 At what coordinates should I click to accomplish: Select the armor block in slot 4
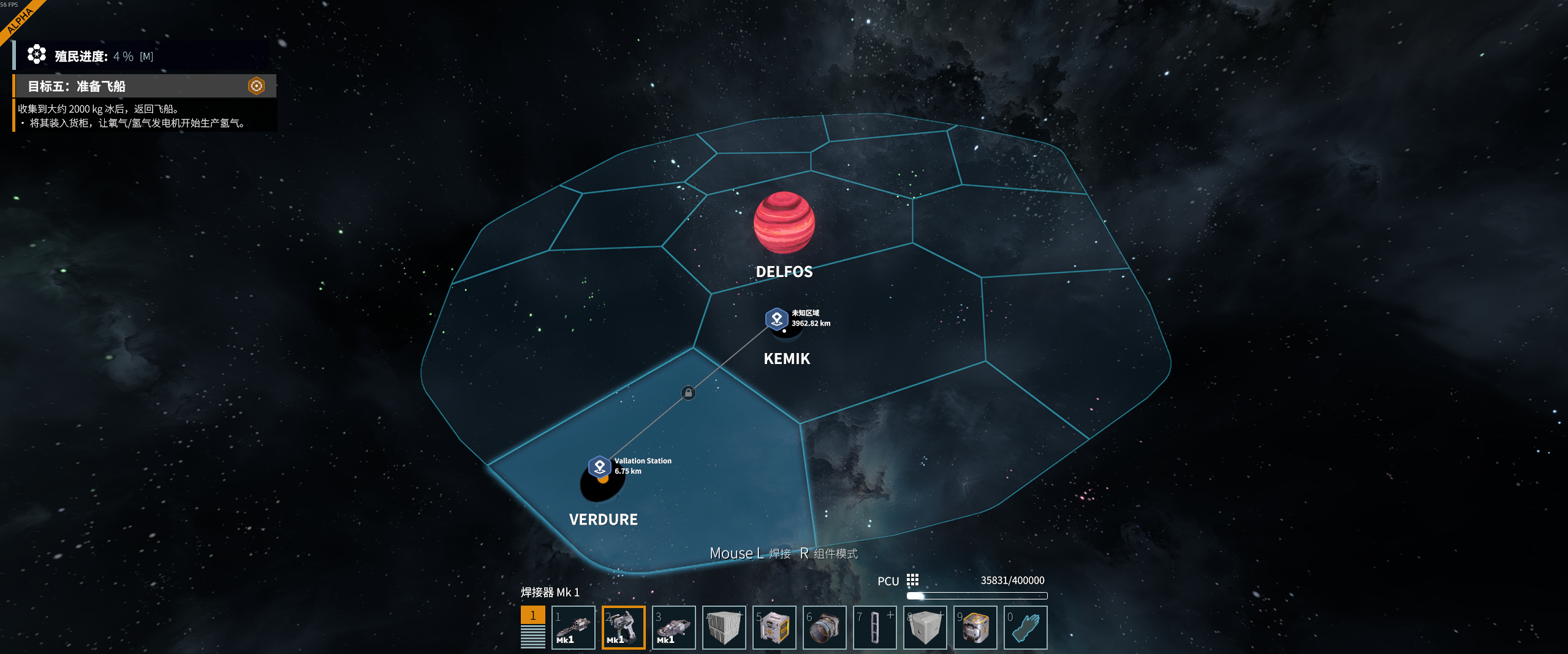[724, 627]
